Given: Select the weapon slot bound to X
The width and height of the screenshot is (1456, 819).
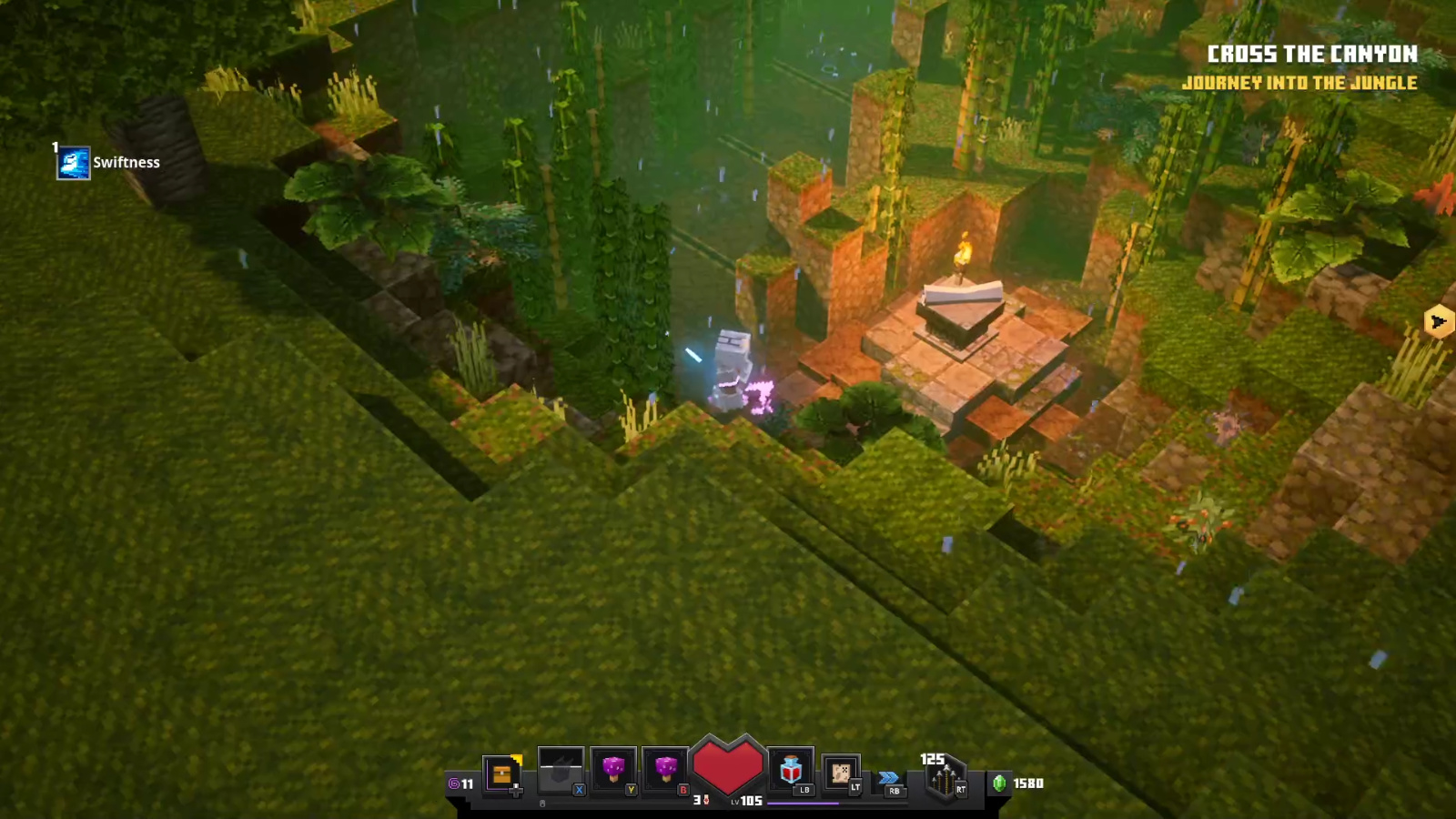Looking at the screenshot, I should click(x=561, y=769).
